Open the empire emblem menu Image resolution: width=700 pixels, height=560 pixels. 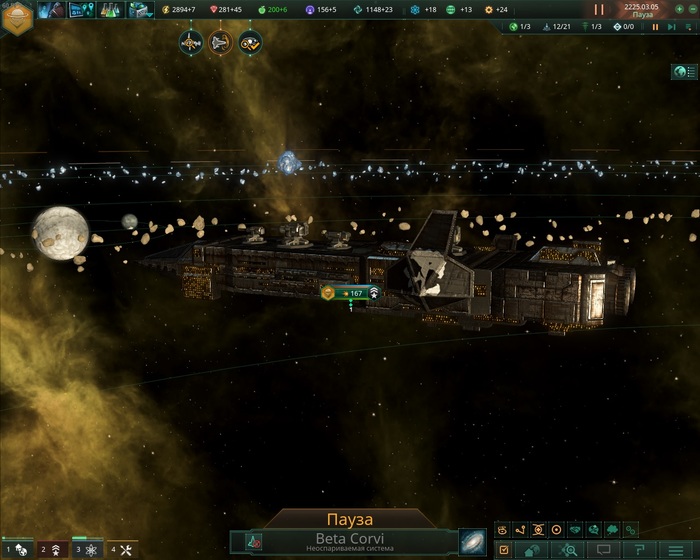(16, 20)
